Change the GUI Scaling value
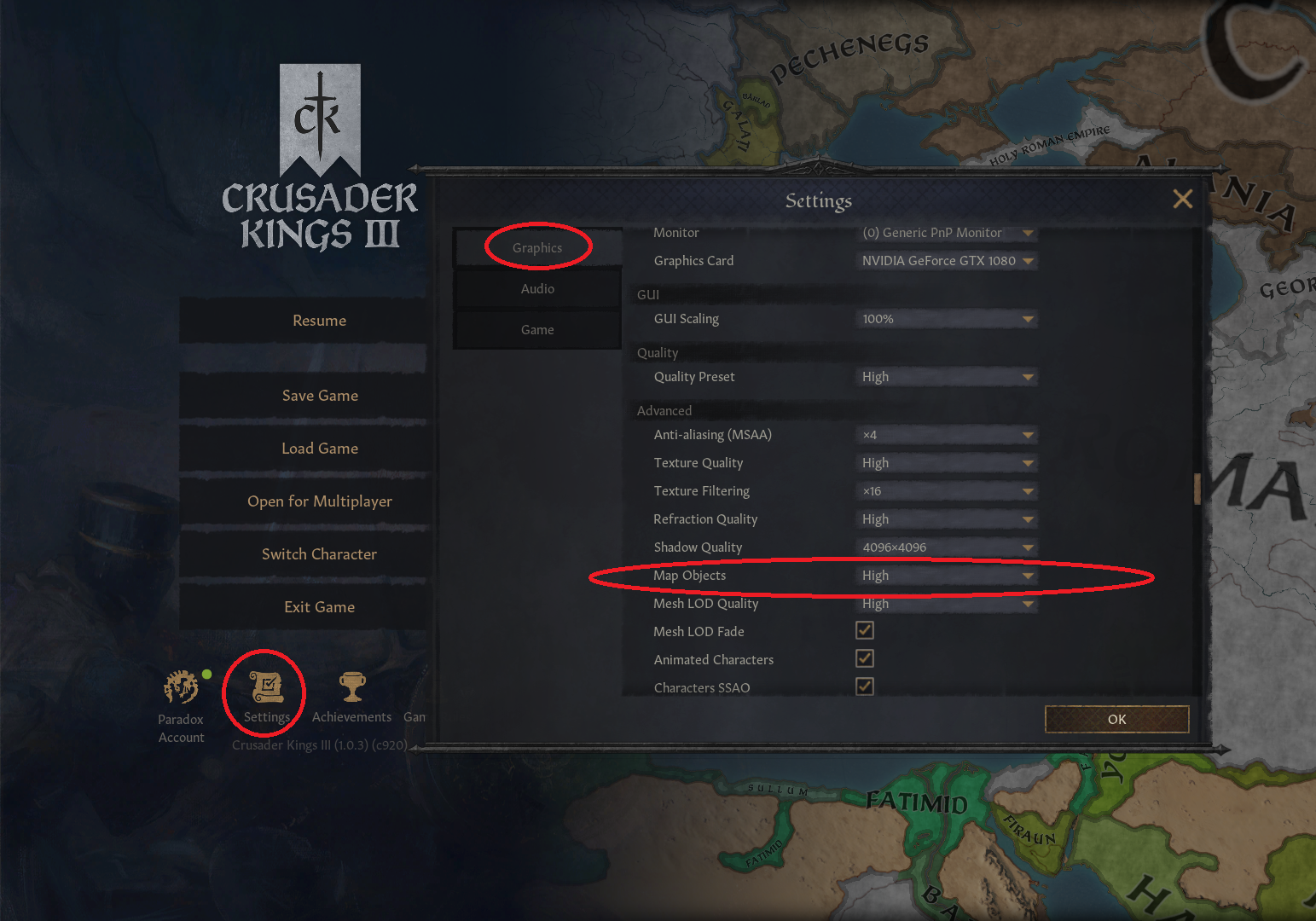The height and width of the screenshot is (921, 1316). click(x=946, y=318)
